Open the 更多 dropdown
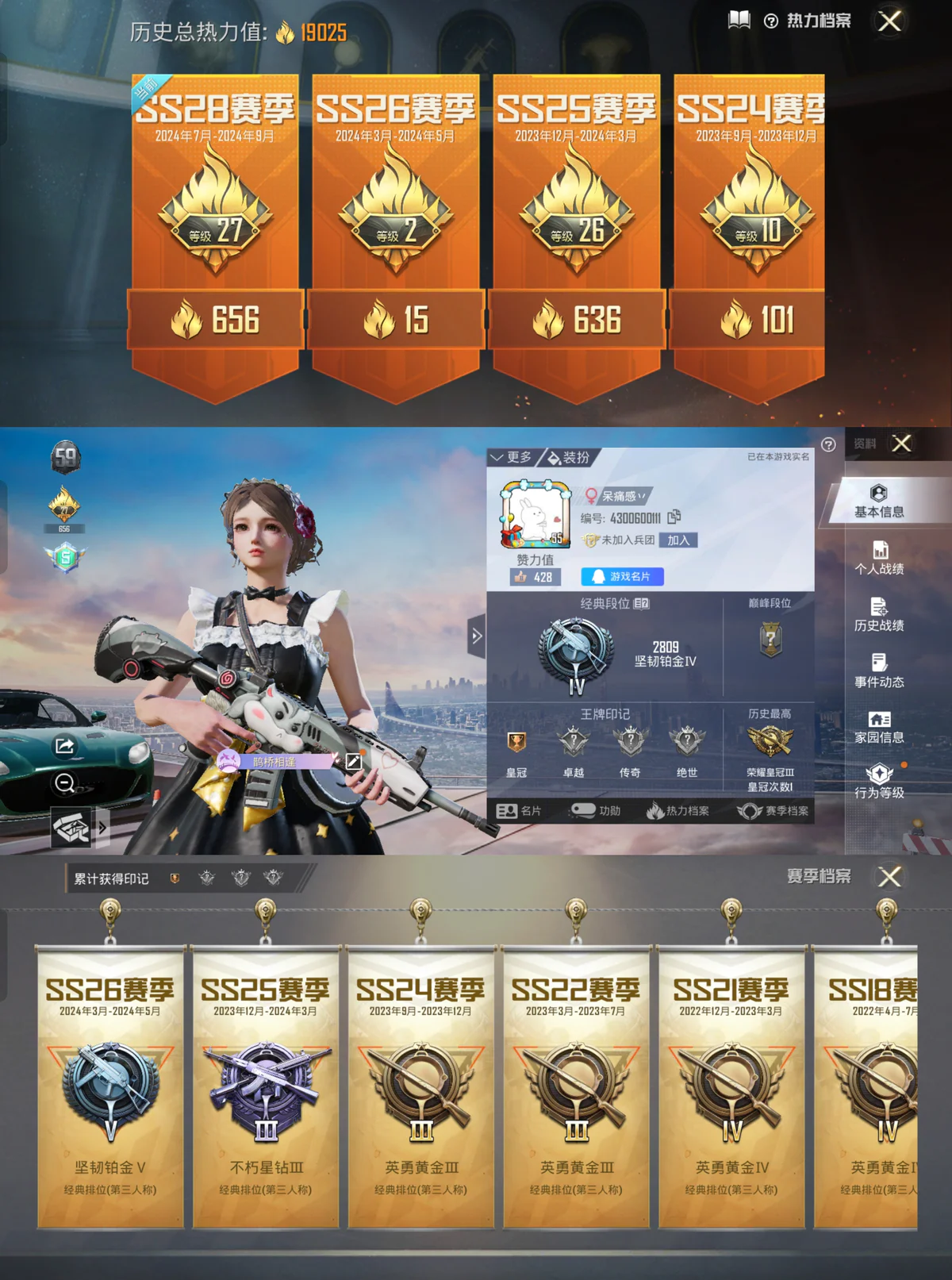The height and width of the screenshot is (1280, 952). pyautogui.click(x=512, y=457)
